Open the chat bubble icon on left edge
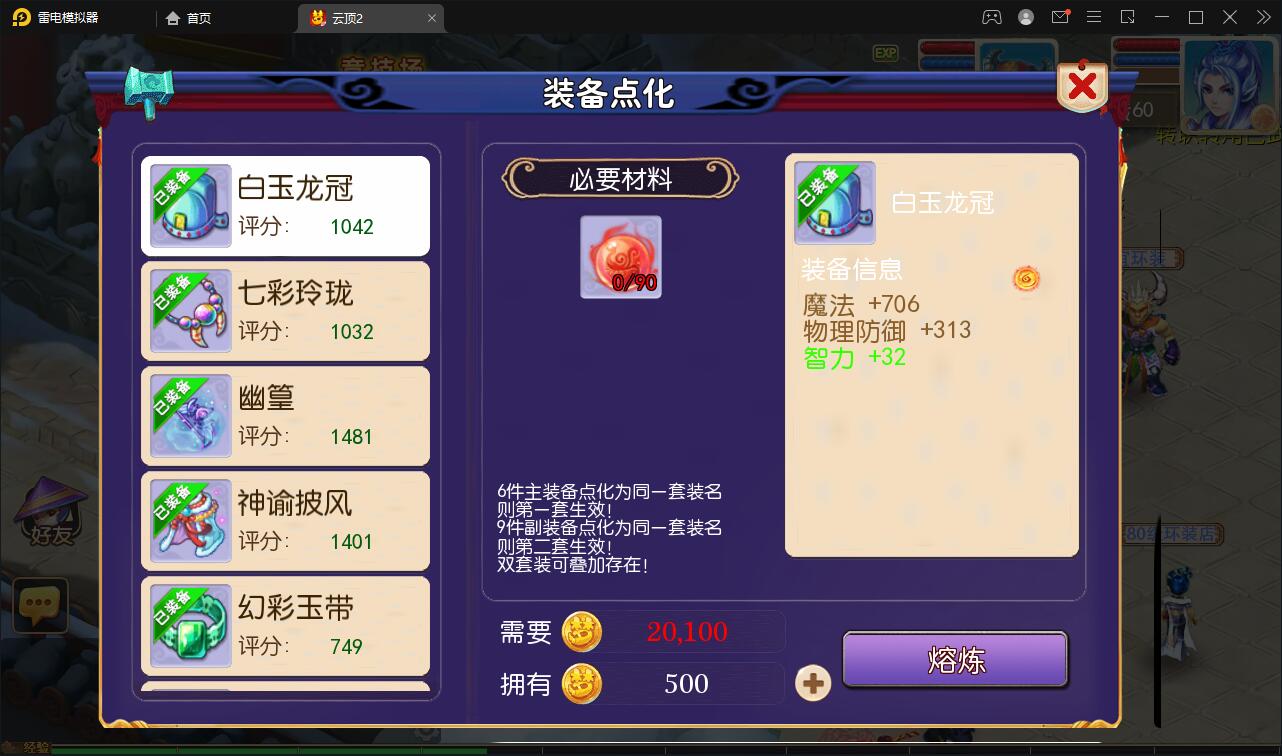Screen dimensions: 1282x756 (39, 603)
